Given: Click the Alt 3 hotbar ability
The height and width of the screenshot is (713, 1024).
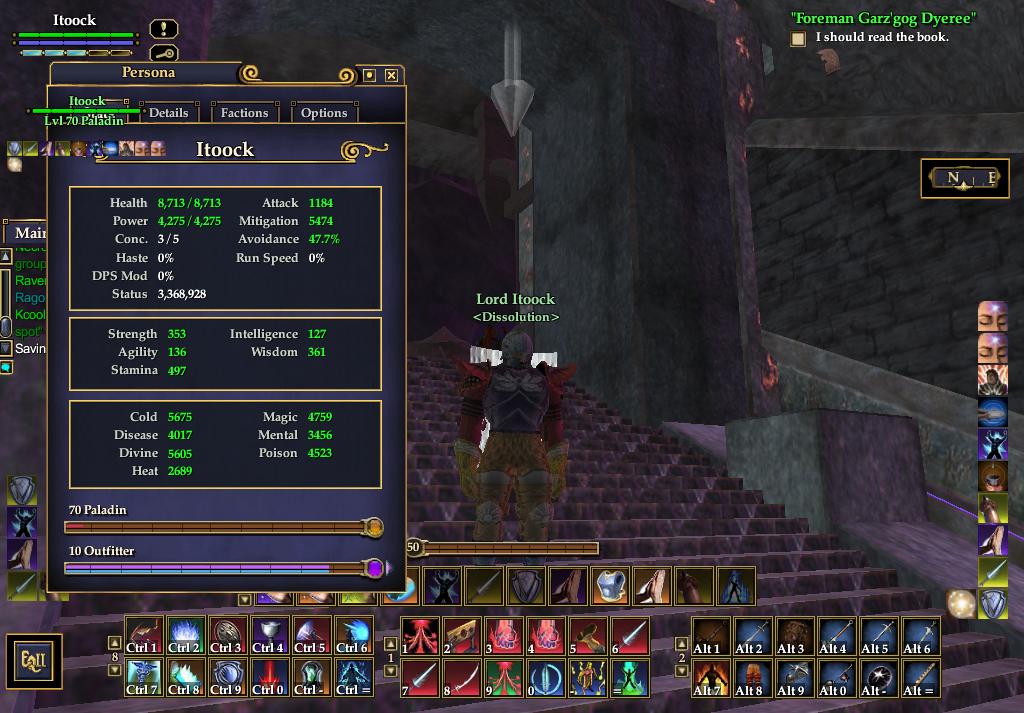Looking at the screenshot, I should click(792, 636).
